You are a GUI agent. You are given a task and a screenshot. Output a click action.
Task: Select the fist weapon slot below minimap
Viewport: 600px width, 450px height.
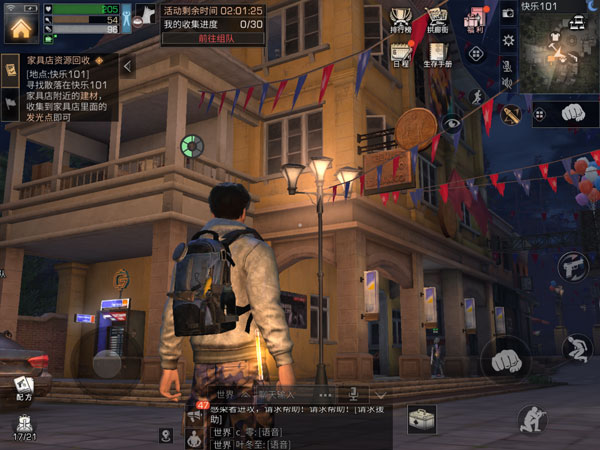click(x=571, y=113)
